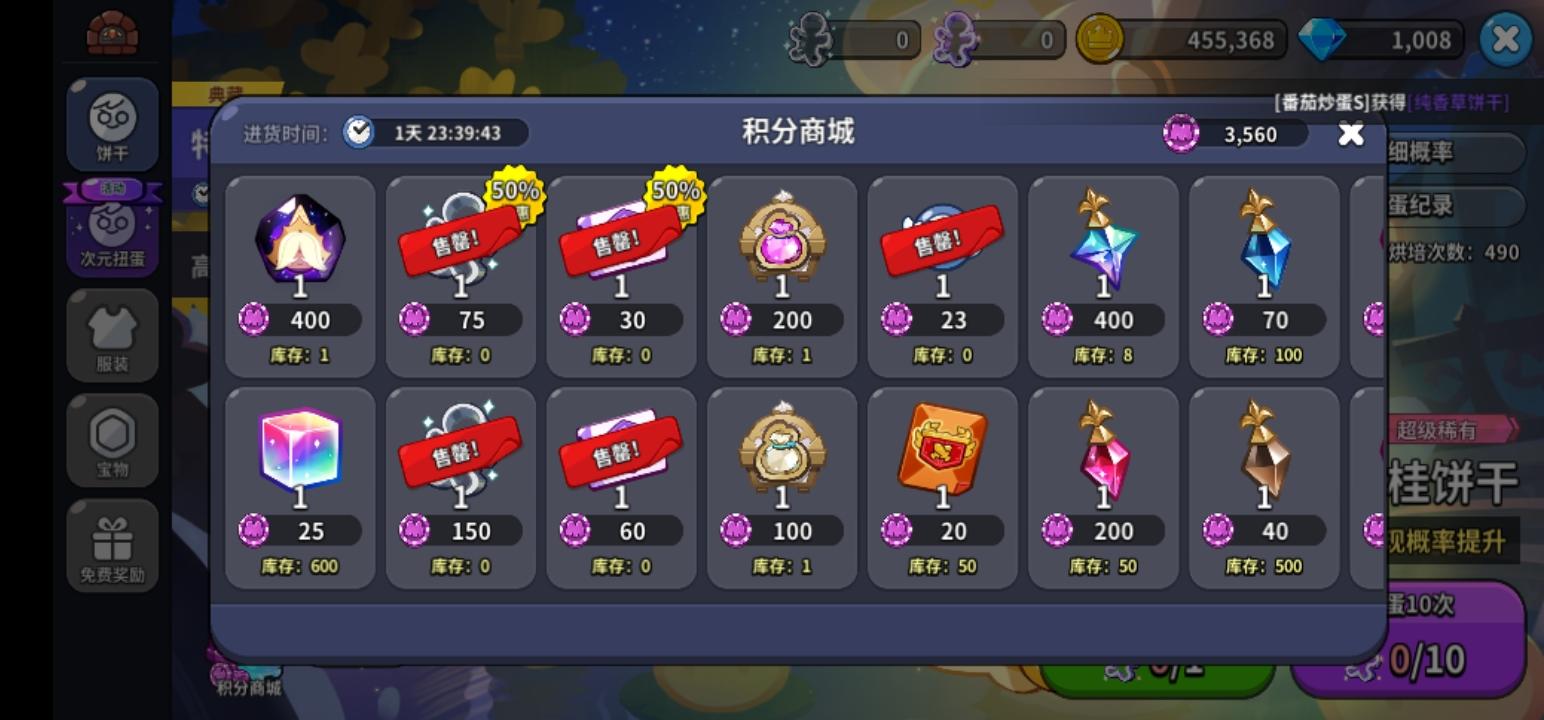Screen dimensions: 1544x720
Task: Close the 积分商城 shop window
Action: 1351,133
